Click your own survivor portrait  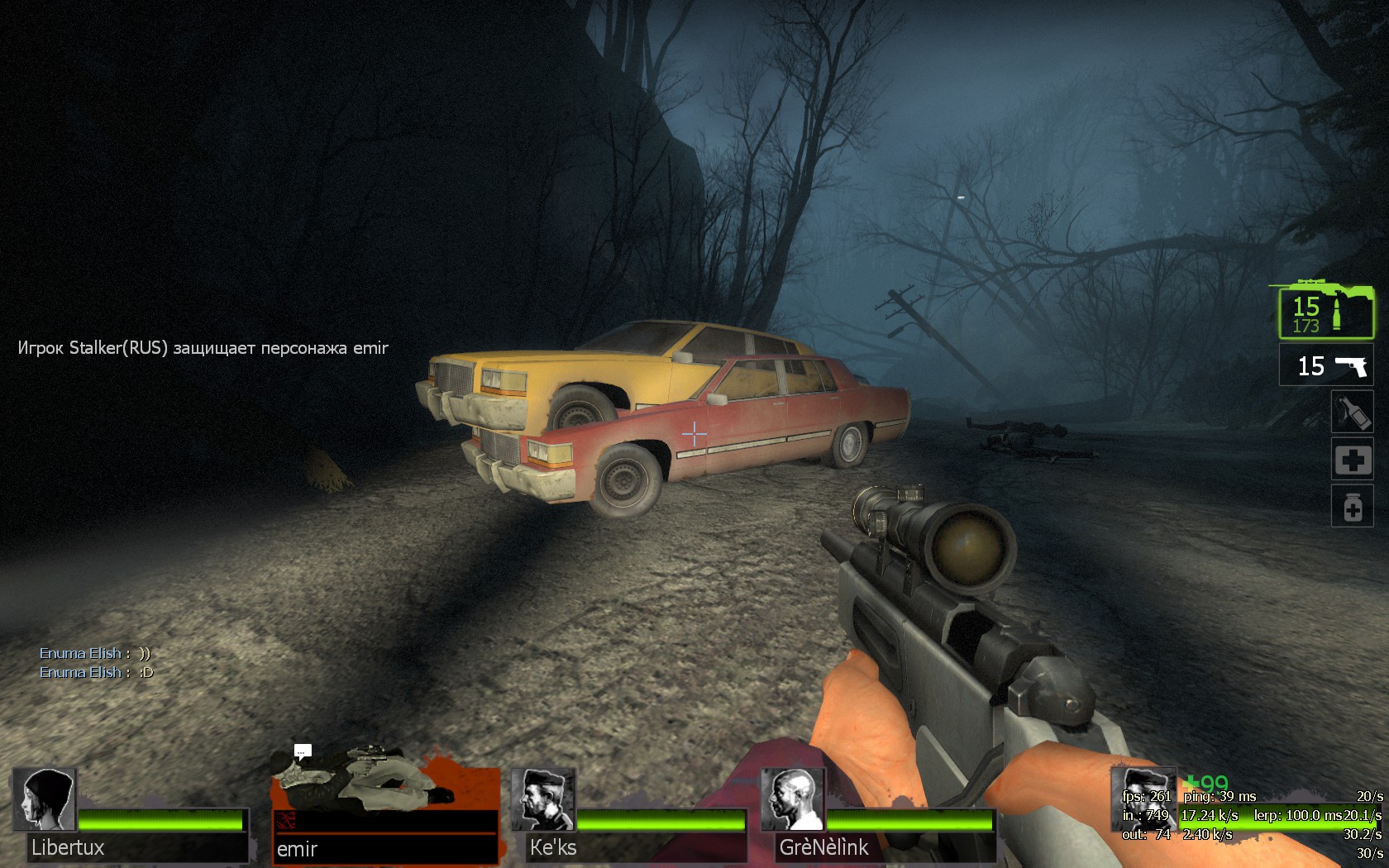pos(1142,799)
